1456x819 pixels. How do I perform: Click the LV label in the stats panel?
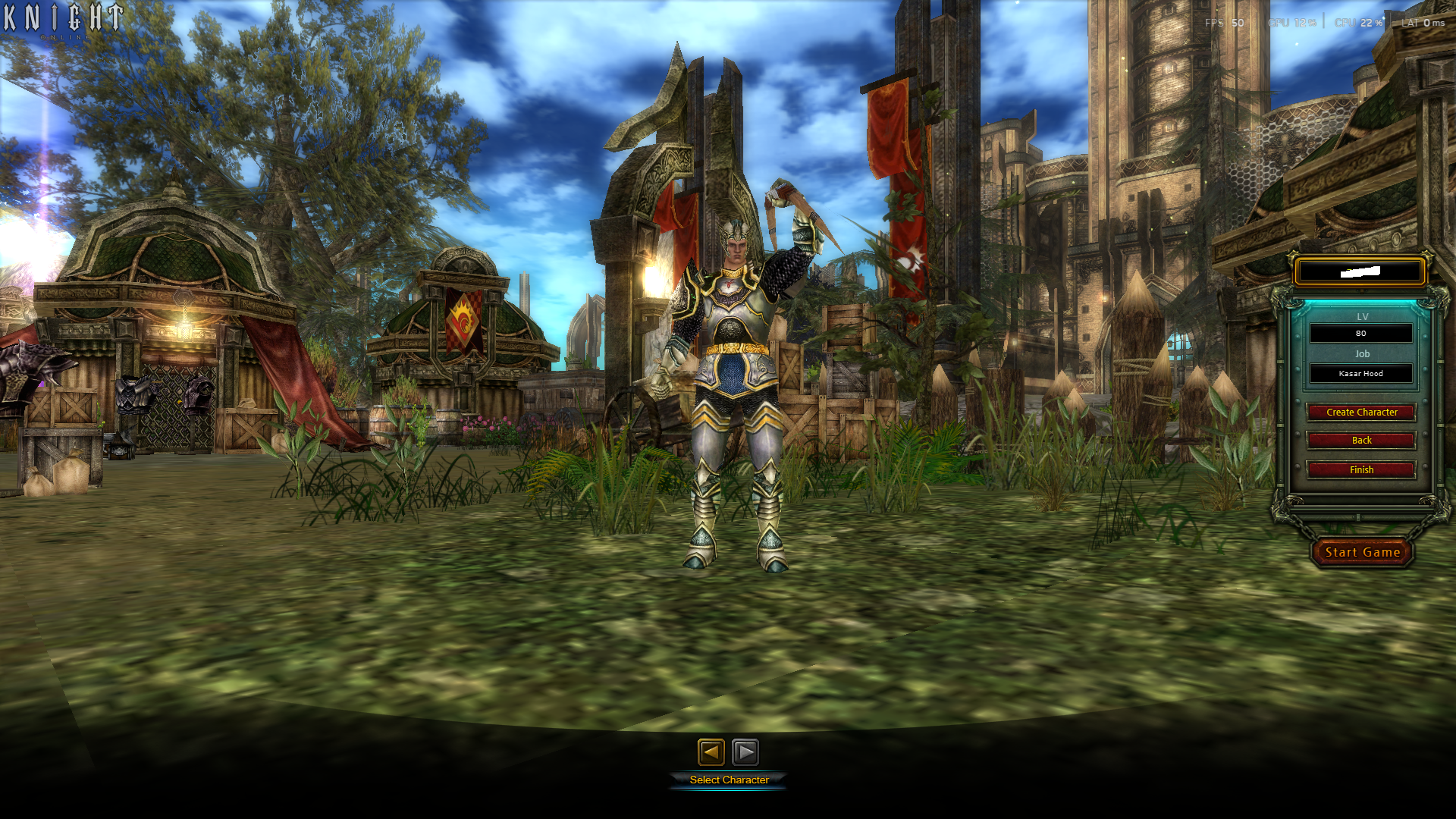(1361, 316)
